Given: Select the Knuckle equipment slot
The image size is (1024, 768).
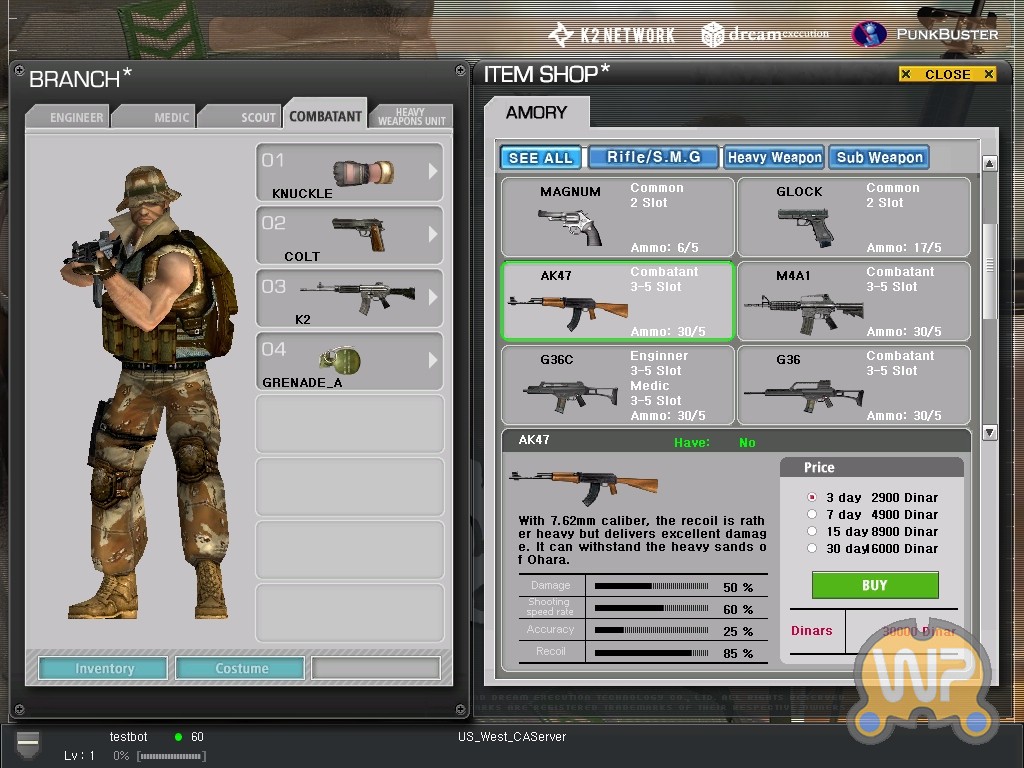Looking at the screenshot, I should click(x=349, y=172).
